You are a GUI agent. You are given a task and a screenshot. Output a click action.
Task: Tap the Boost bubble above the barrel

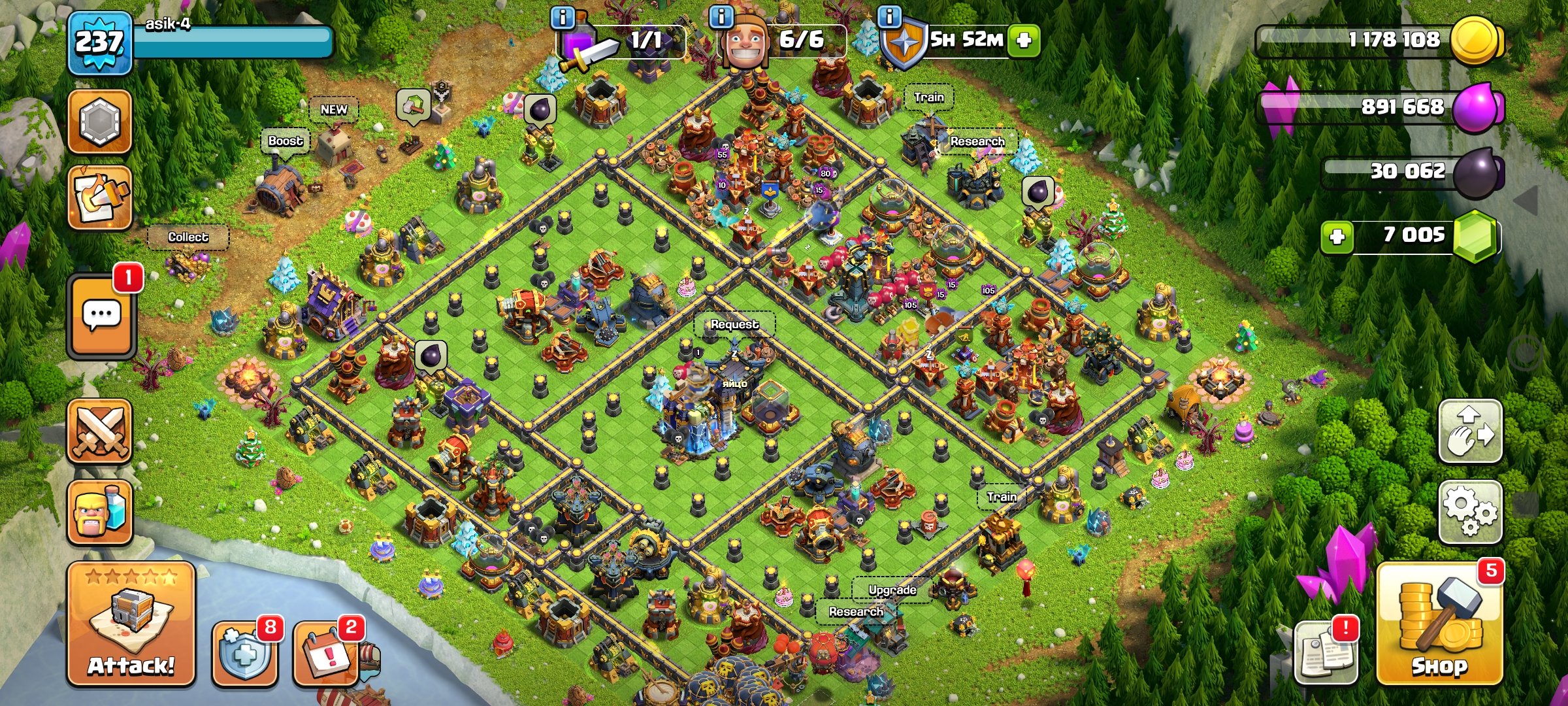(286, 141)
